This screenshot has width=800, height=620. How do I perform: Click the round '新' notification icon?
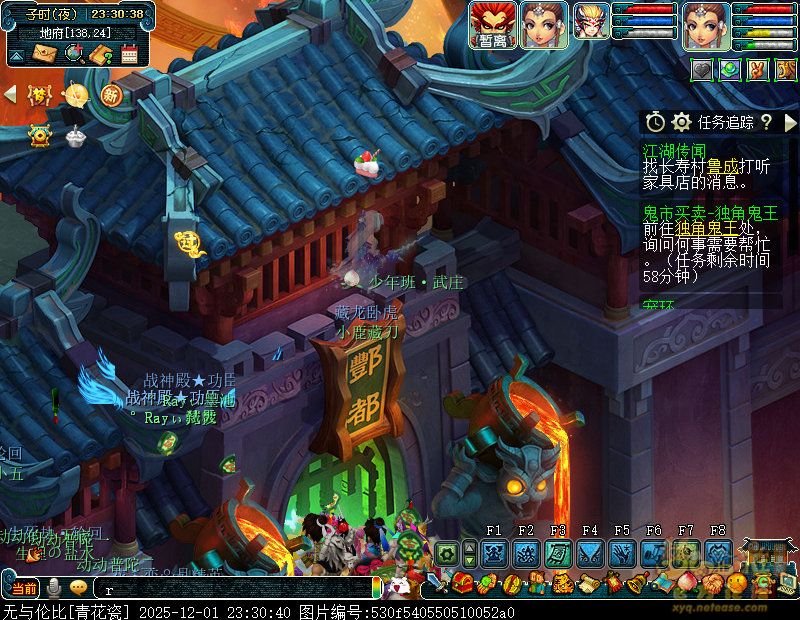pos(110,94)
